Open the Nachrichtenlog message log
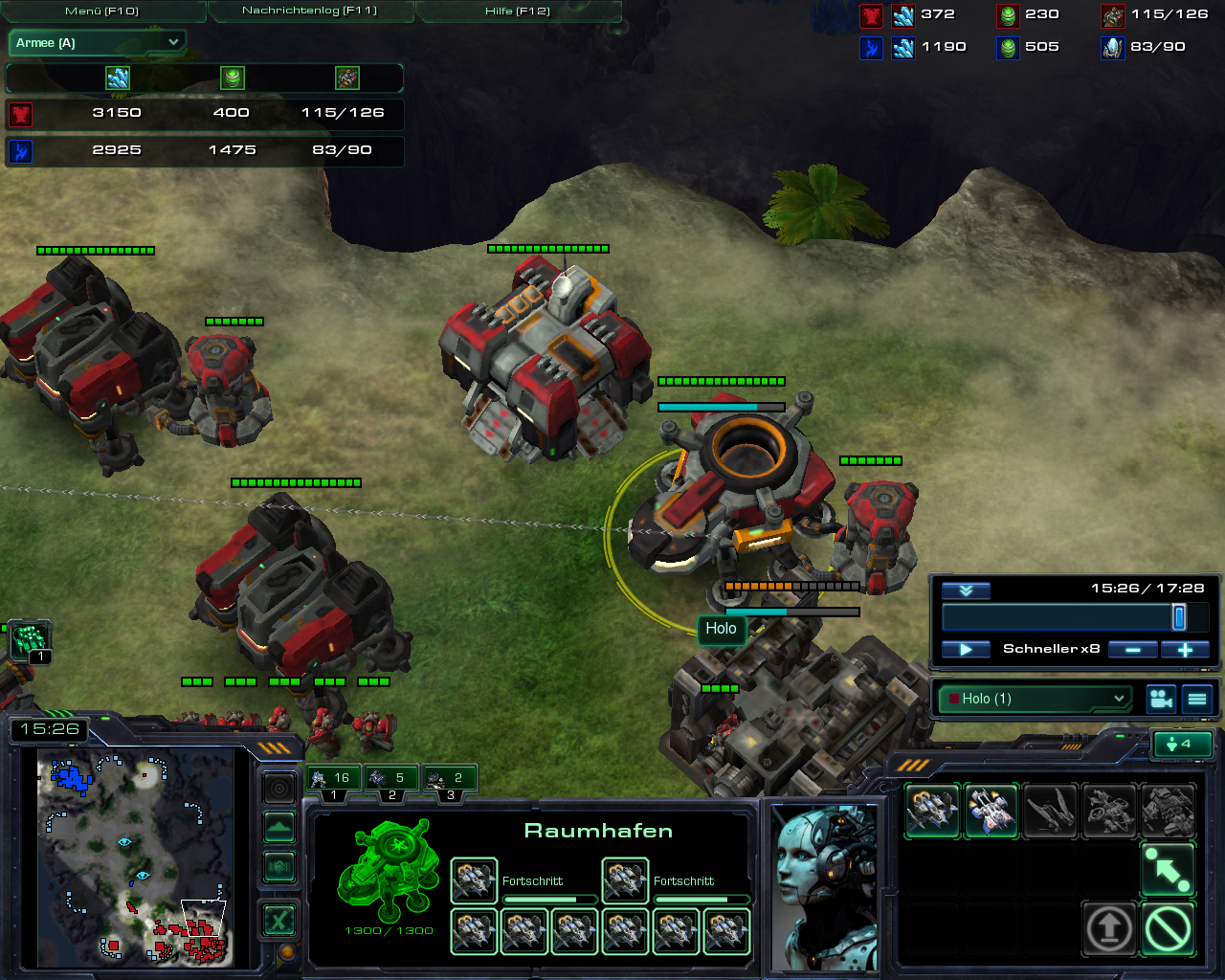This screenshot has height=980, width=1225. pyautogui.click(x=309, y=11)
